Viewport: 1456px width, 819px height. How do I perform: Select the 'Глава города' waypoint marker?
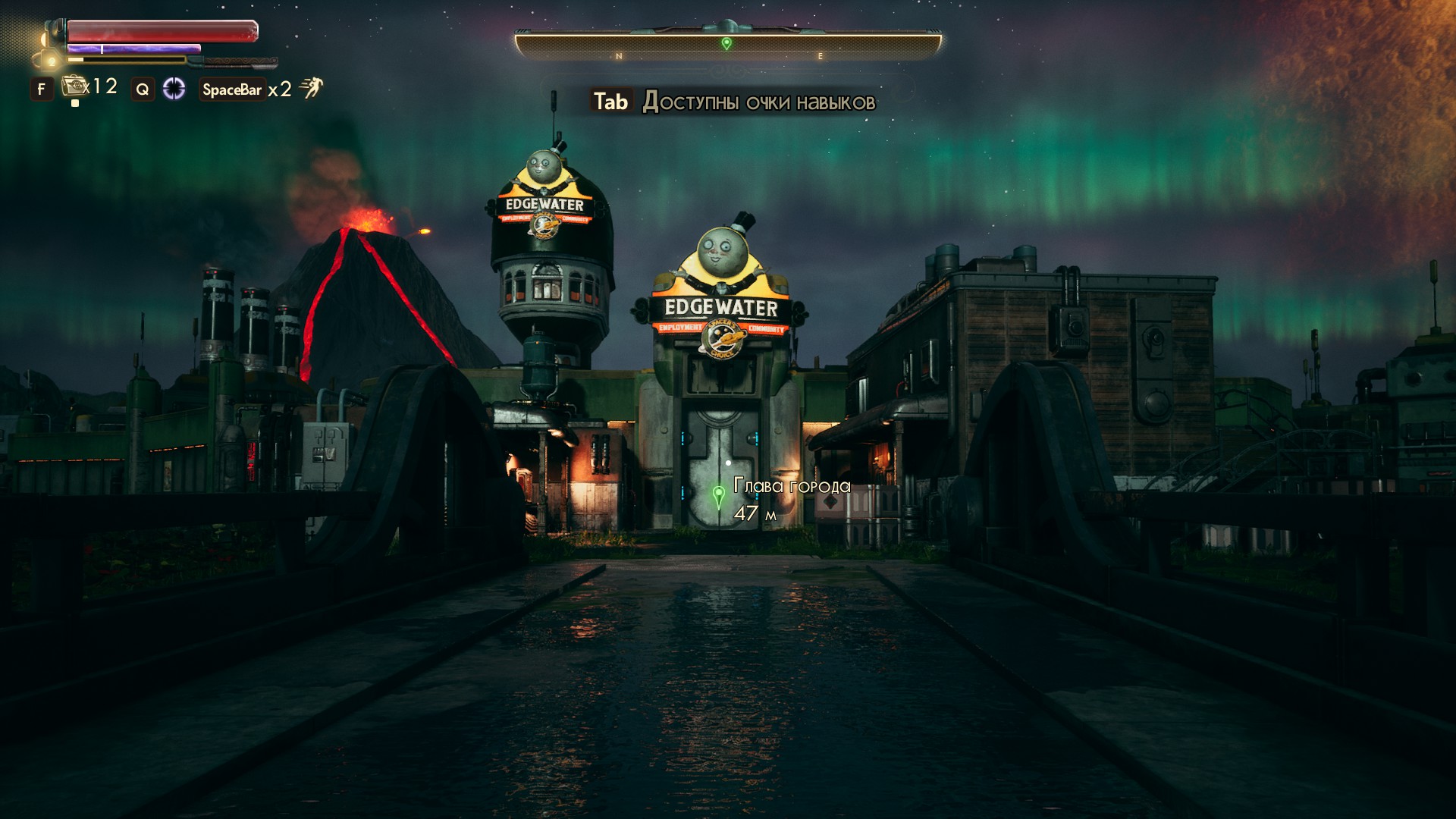coord(718,497)
